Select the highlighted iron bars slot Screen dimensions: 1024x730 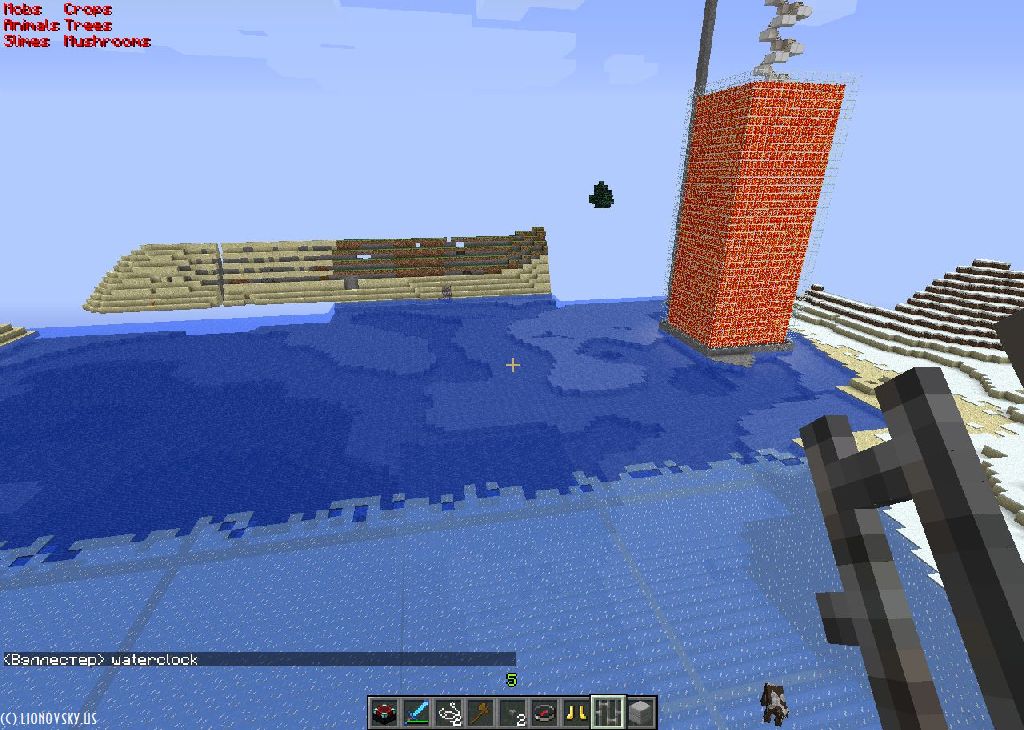(608, 713)
